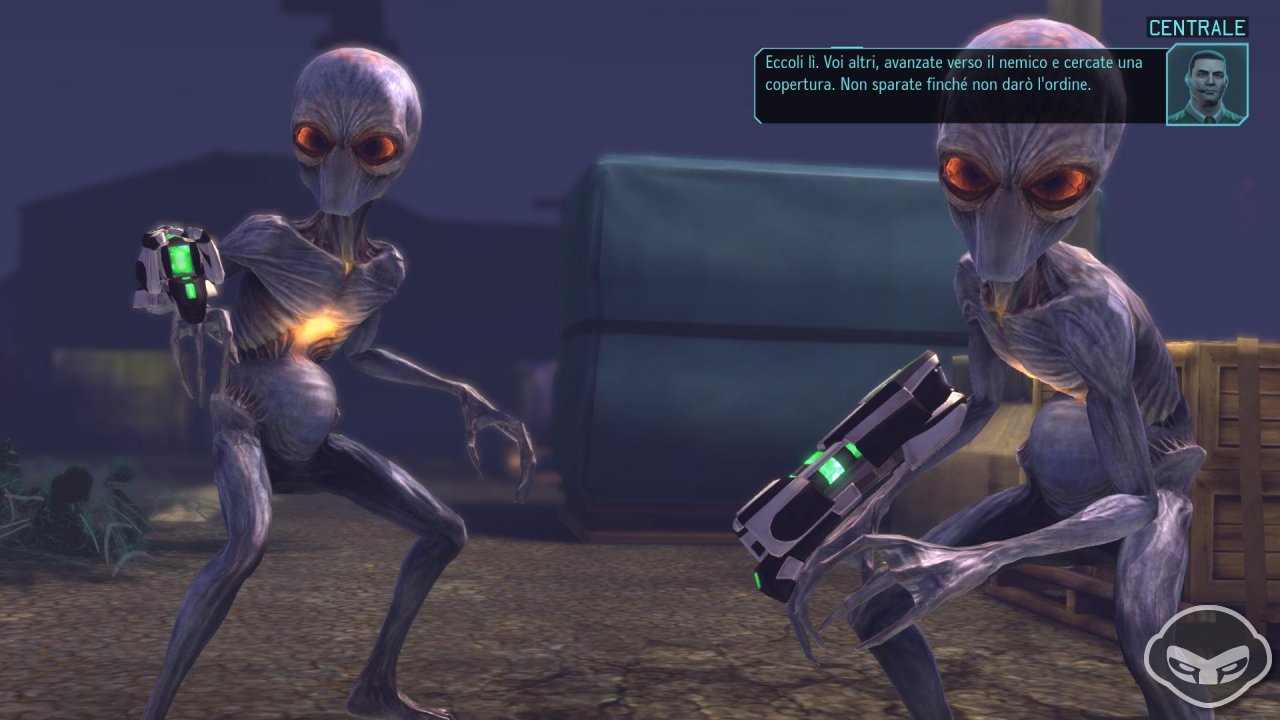Click the Centrale officer portrait
Screen dimensions: 1280x720
click(1207, 84)
